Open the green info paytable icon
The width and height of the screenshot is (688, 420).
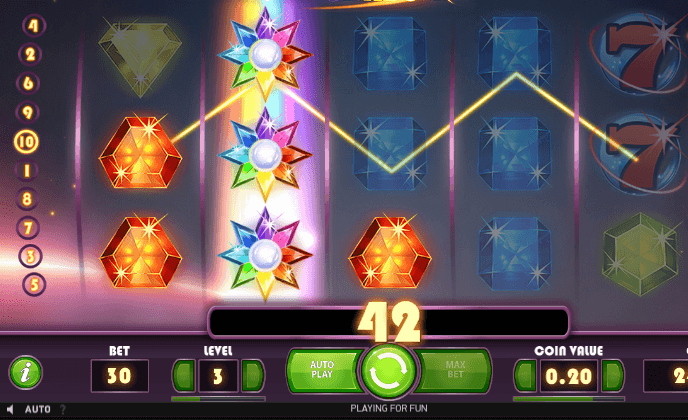[25, 373]
